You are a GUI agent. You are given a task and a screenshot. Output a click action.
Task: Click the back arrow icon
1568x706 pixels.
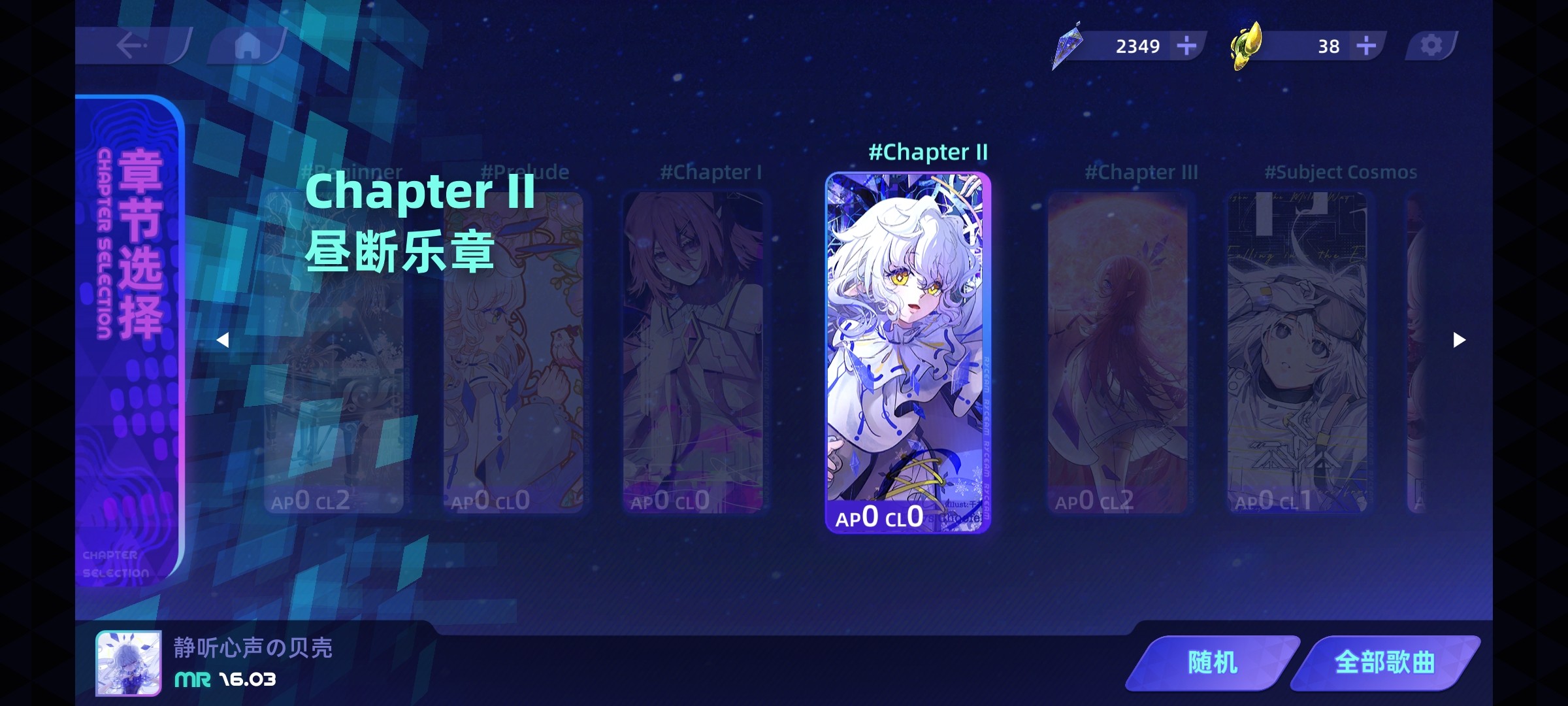pos(129,46)
